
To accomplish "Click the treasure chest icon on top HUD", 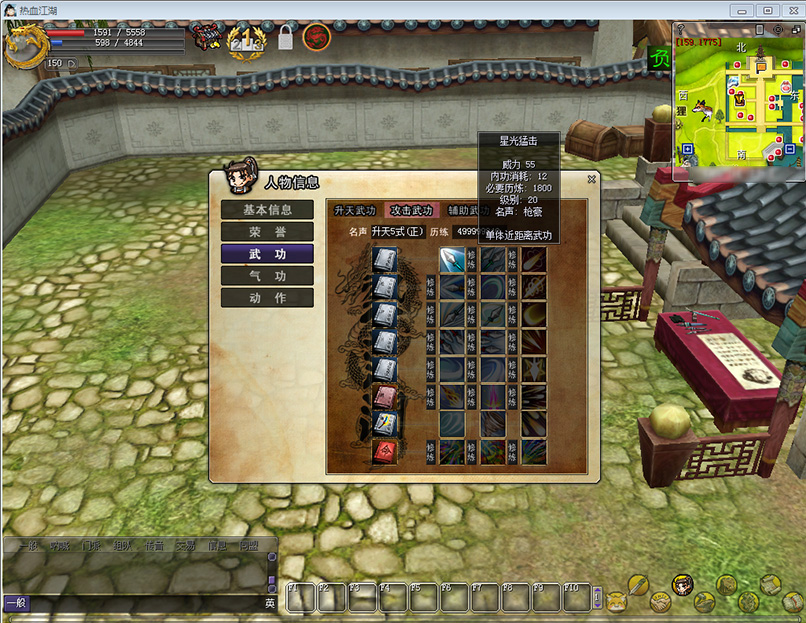I will (x=207, y=37).
